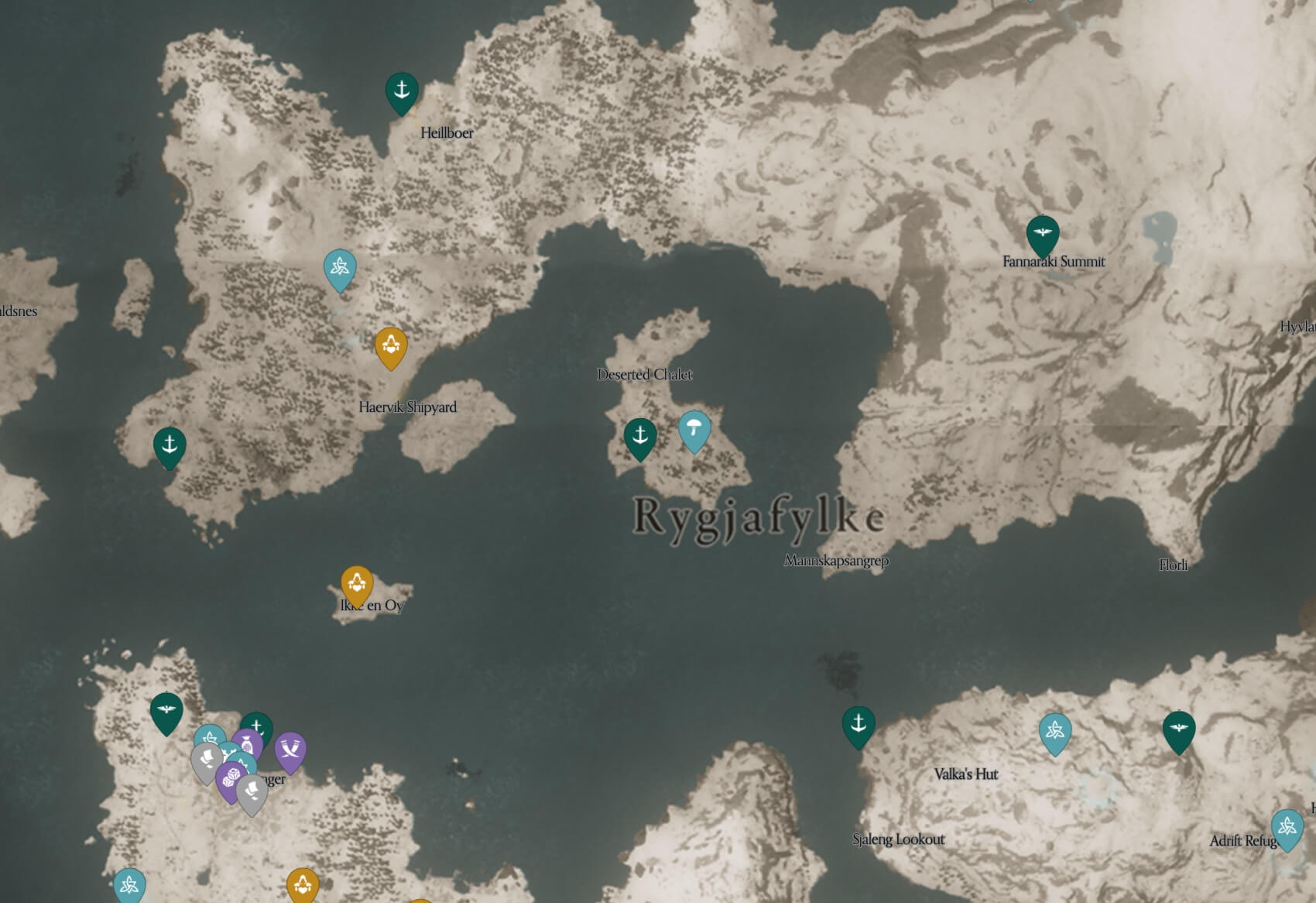Open the dice Orlog marker in the Stavanger cluster
Viewport: 1316px width, 903px height.
[x=231, y=776]
